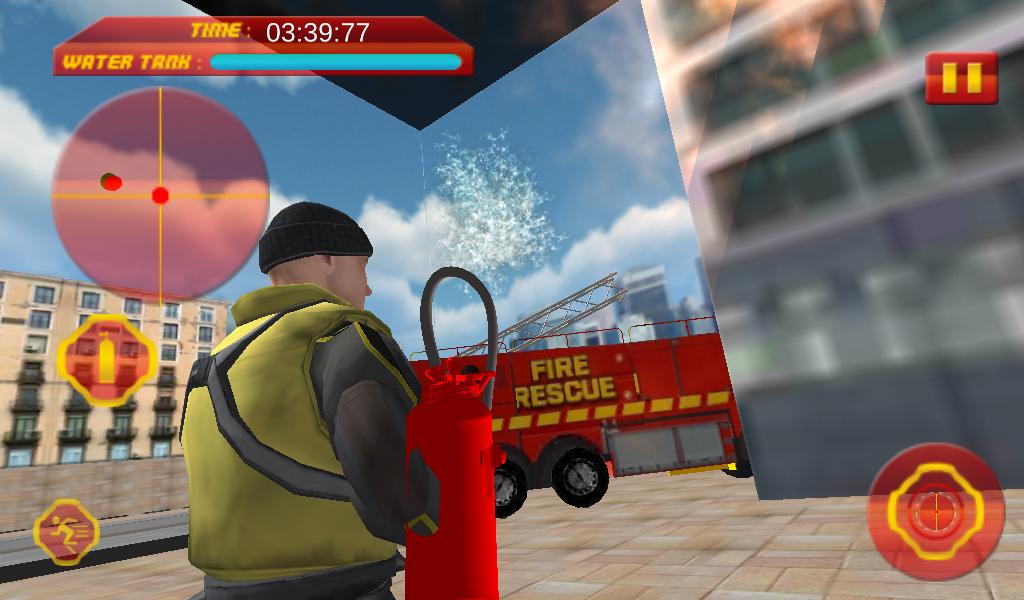Activate the running man sprint button
This screenshot has height=600, width=1024.
pyautogui.click(x=66, y=531)
